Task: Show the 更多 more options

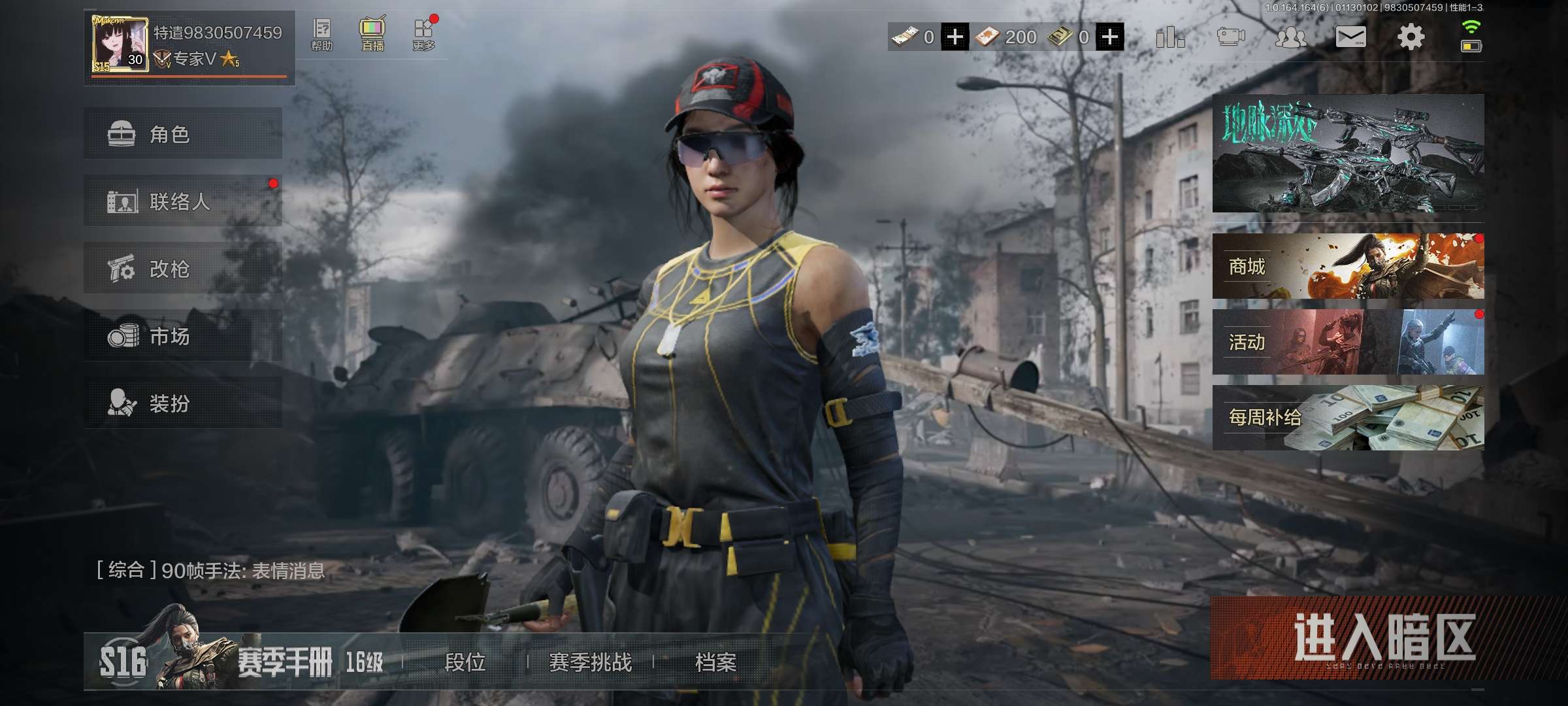Action: point(423,35)
